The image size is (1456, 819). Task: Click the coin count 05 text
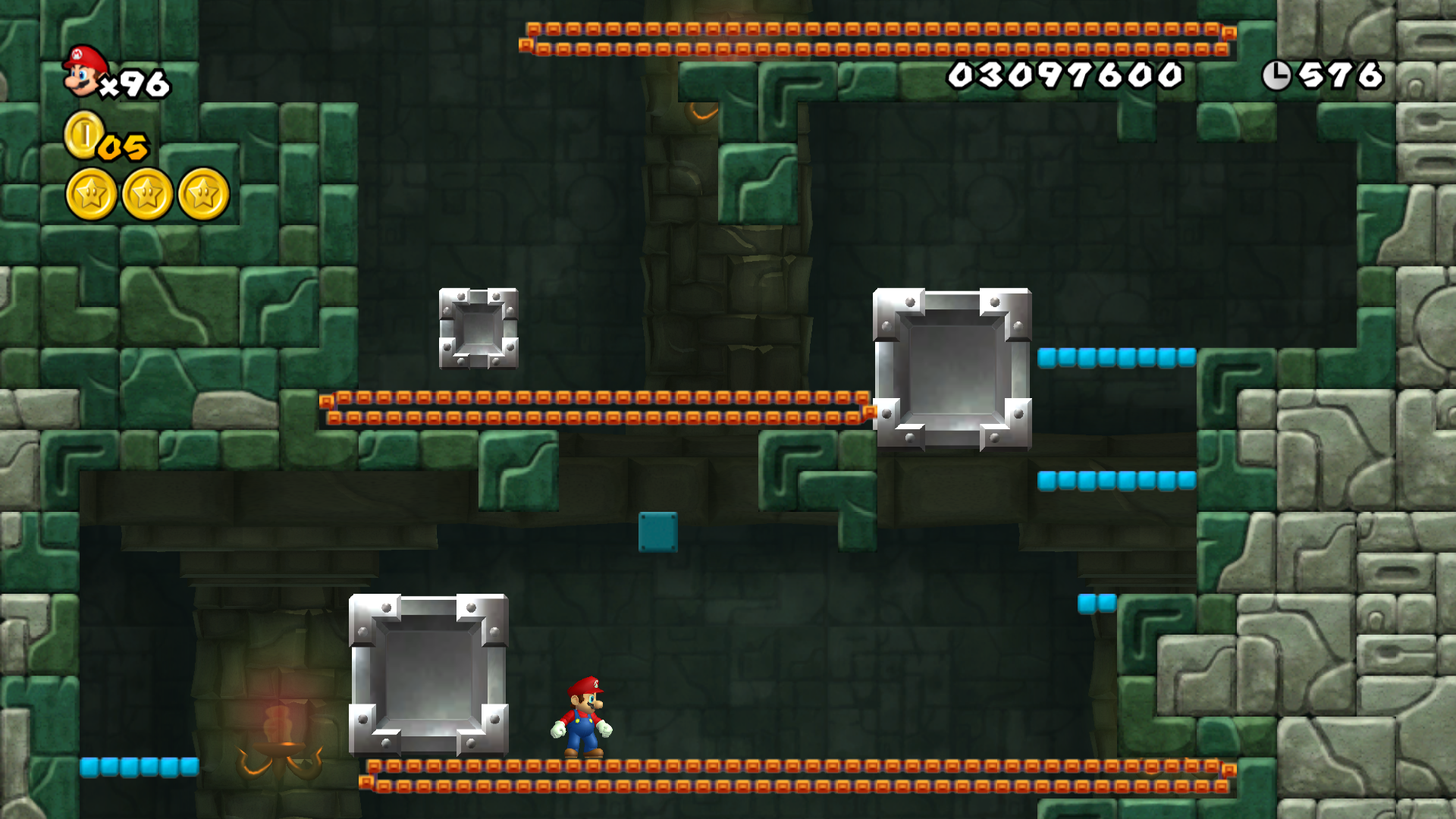point(124,148)
